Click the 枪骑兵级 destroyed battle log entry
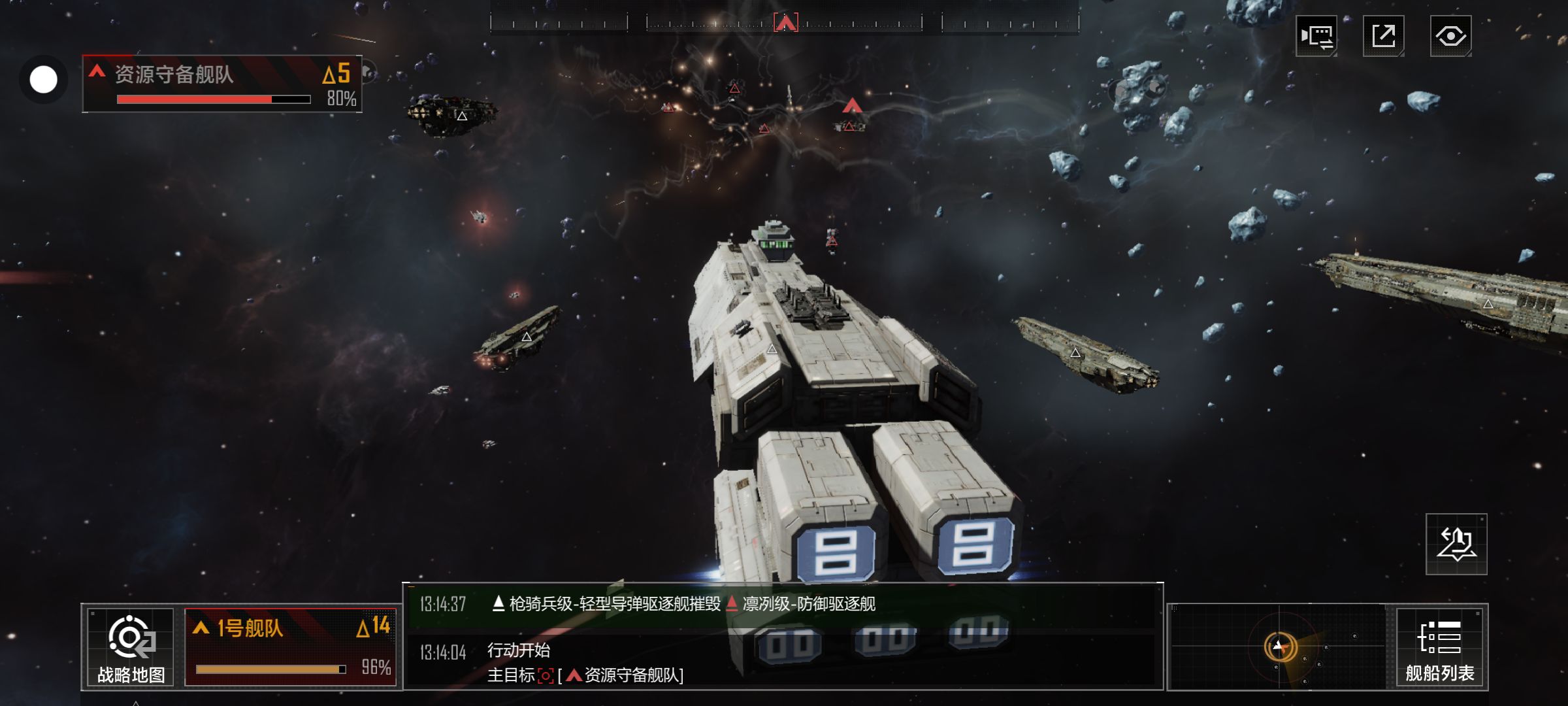Image resolution: width=1568 pixels, height=706 pixels. point(683,604)
